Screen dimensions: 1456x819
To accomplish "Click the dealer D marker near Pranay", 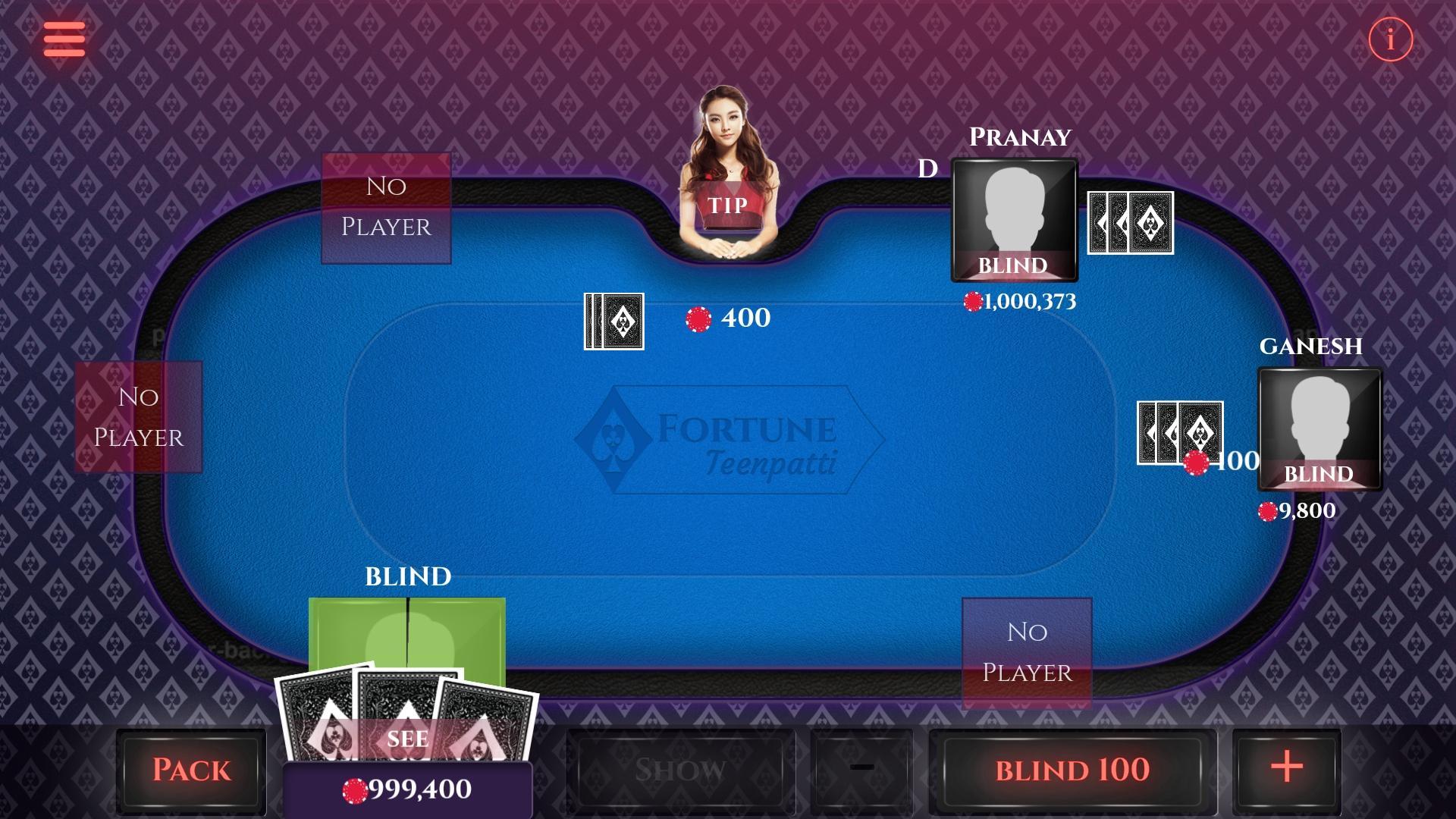I will [x=927, y=168].
